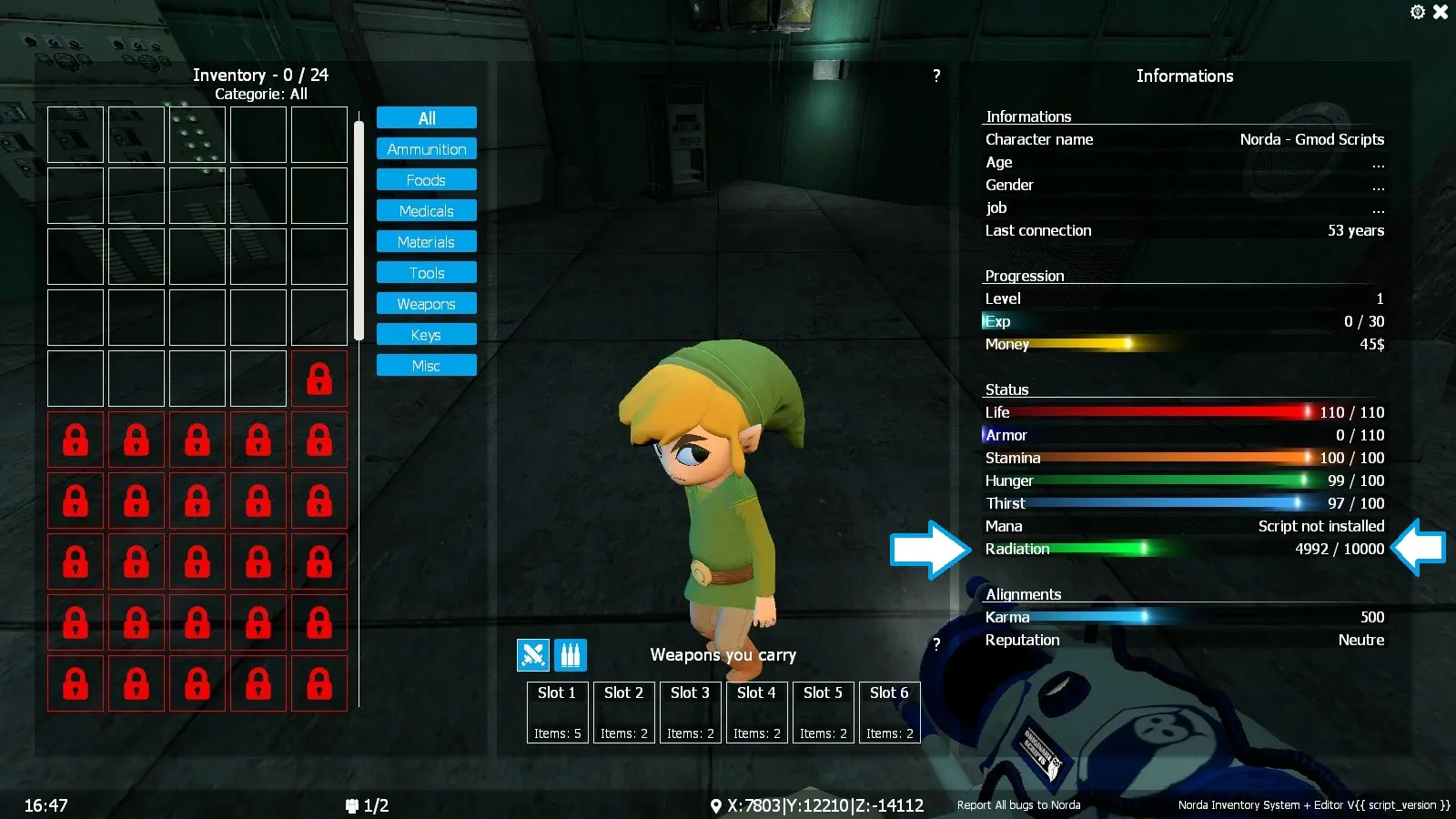Click the question mark help icon at top center
This screenshot has height=819, width=1456.
click(936, 76)
